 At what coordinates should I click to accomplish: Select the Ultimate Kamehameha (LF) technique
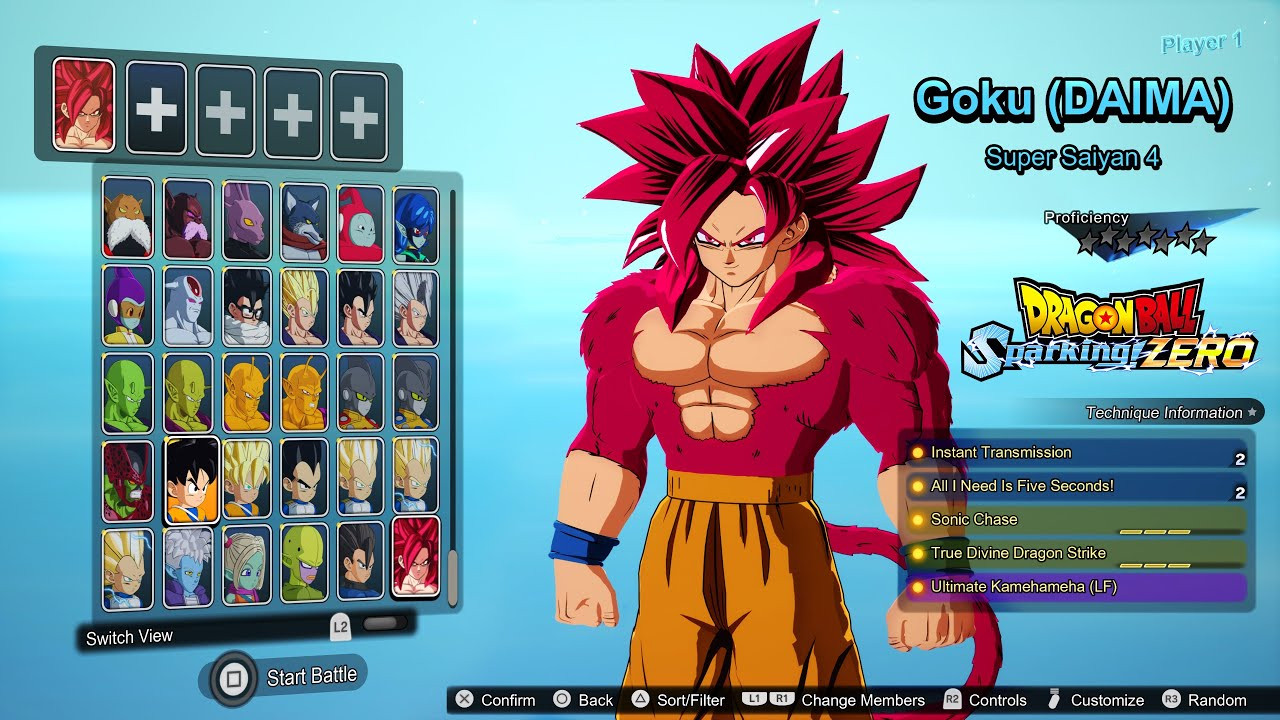click(1075, 587)
